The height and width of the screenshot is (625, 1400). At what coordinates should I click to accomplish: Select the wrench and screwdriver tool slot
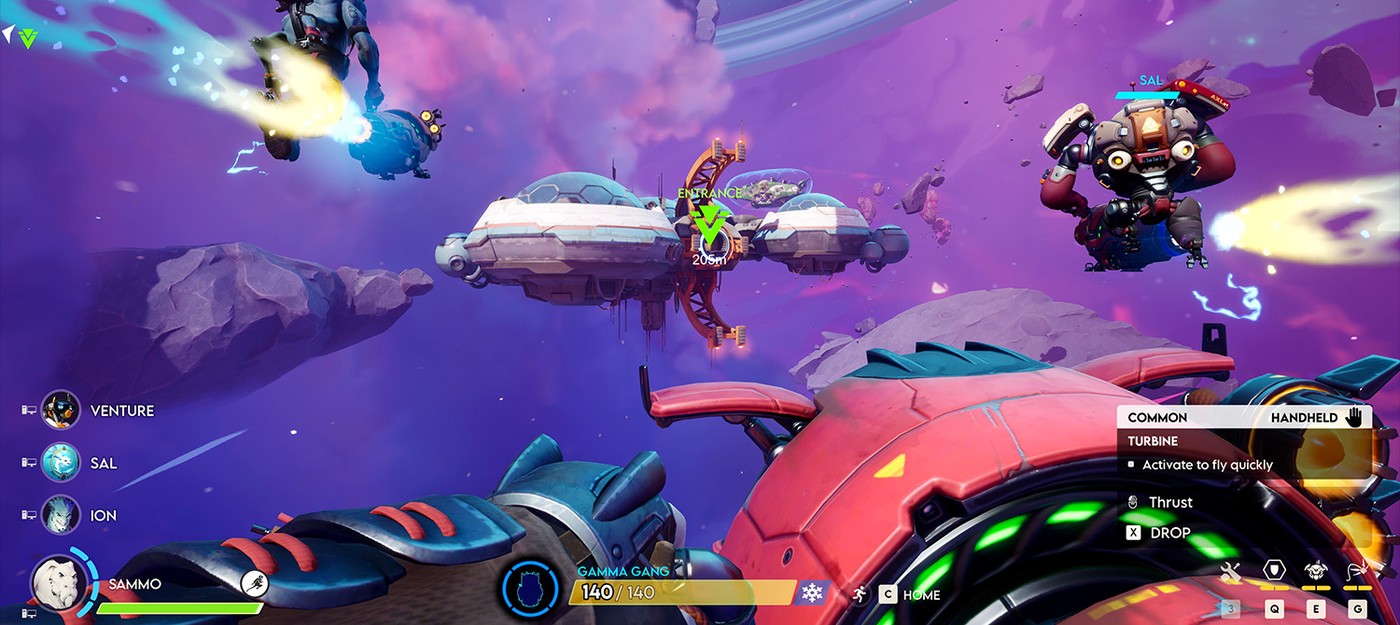1231,572
